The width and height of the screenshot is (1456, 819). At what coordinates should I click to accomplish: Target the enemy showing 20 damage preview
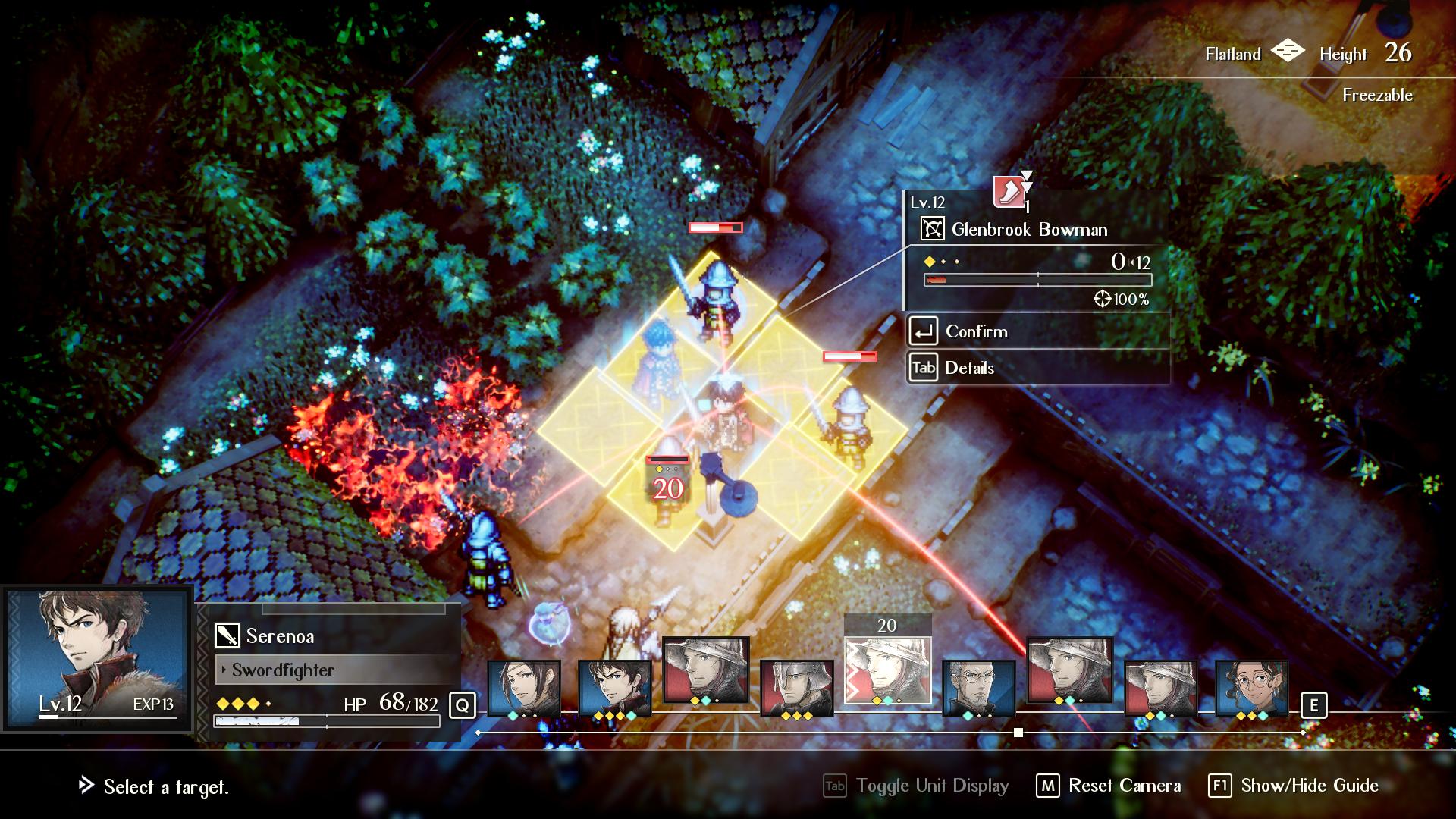tap(667, 485)
